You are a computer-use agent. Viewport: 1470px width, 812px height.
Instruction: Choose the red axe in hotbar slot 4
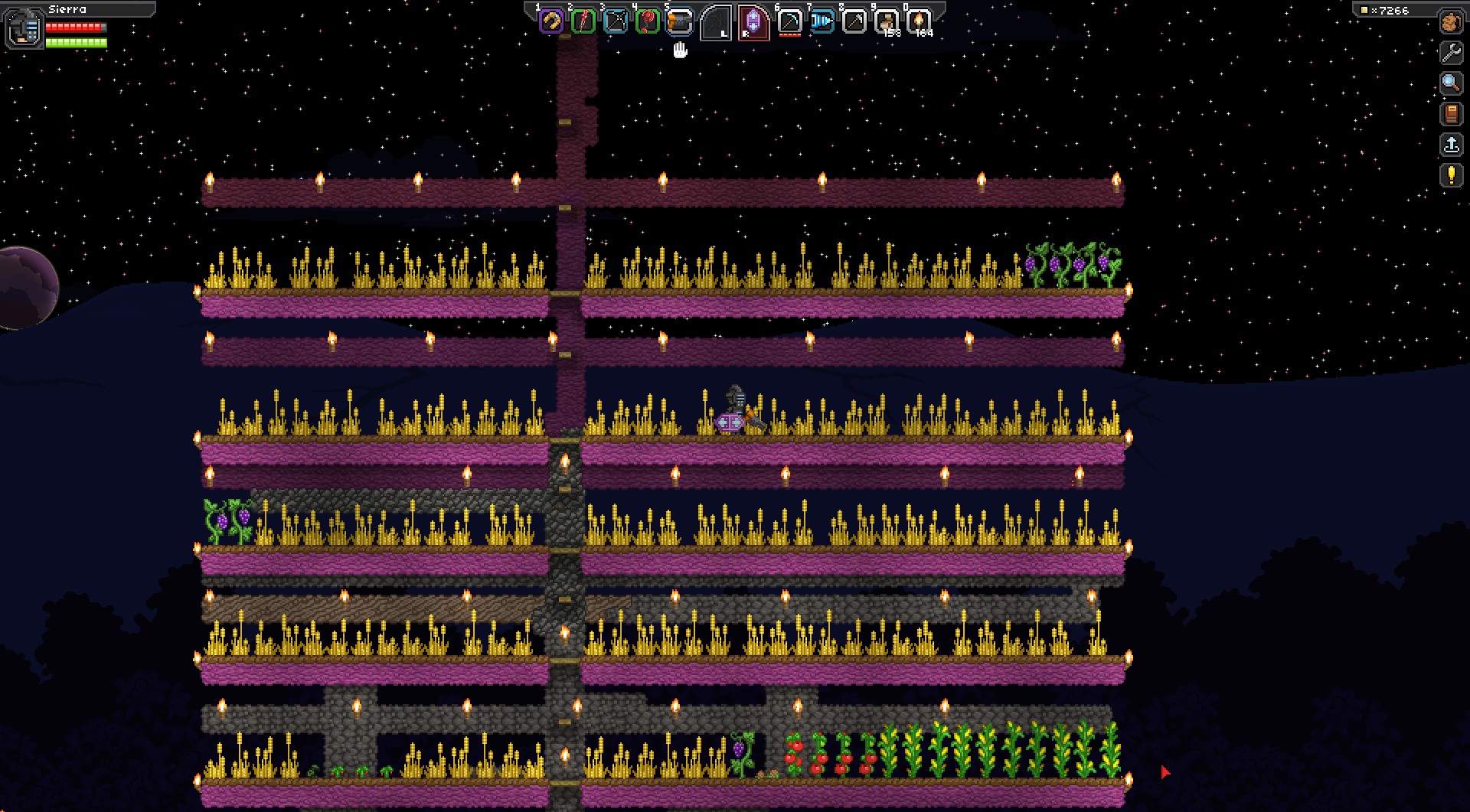648,21
